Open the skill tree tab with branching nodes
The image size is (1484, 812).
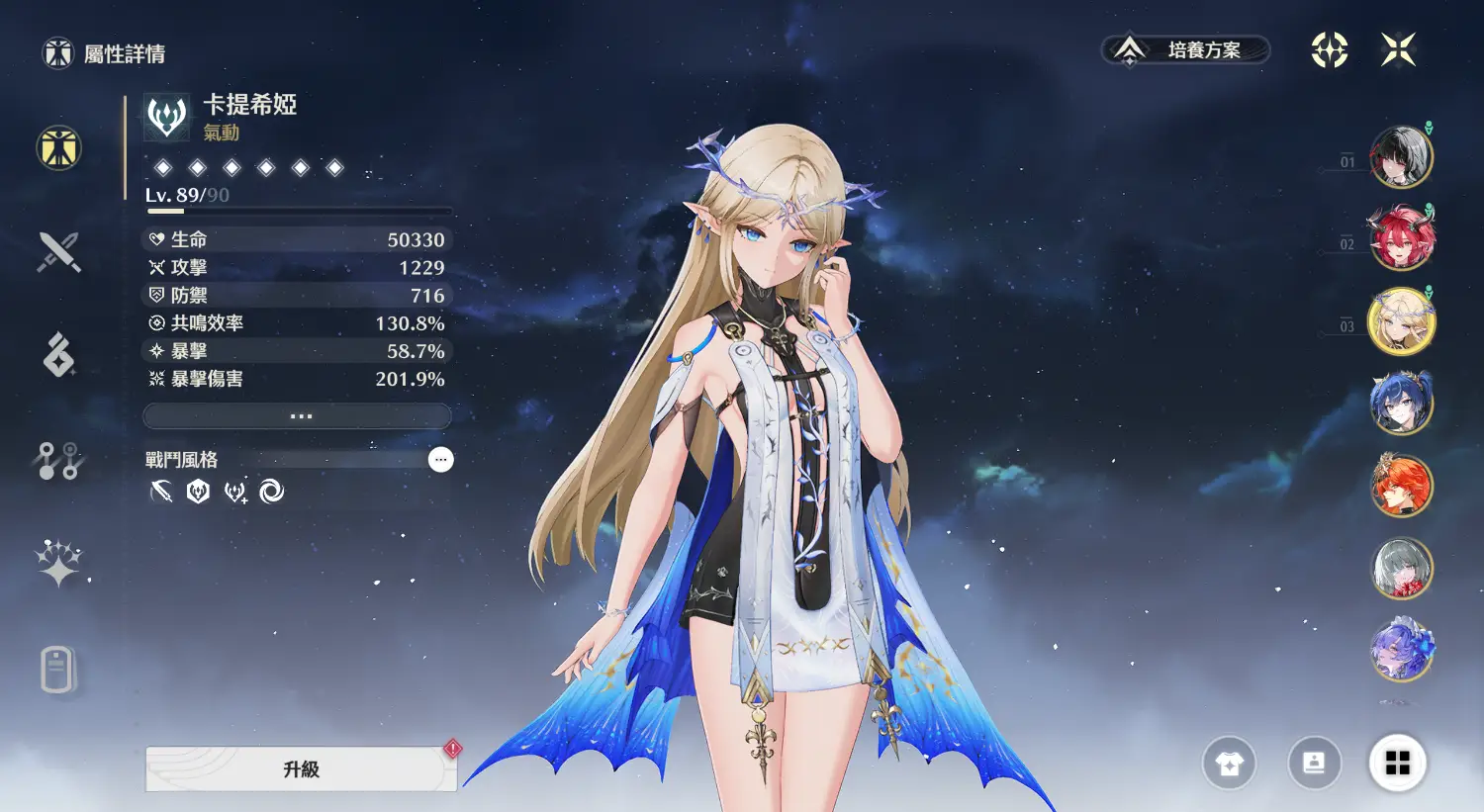click(58, 460)
